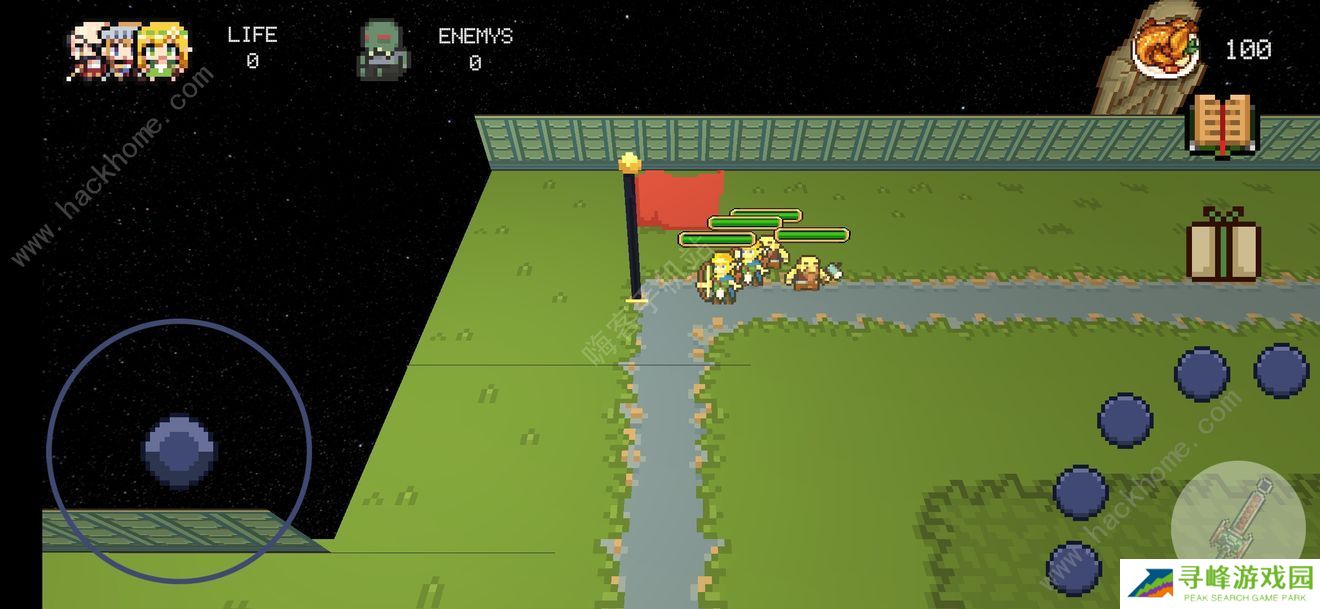Open the gift box icon

[x=1223, y=245]
